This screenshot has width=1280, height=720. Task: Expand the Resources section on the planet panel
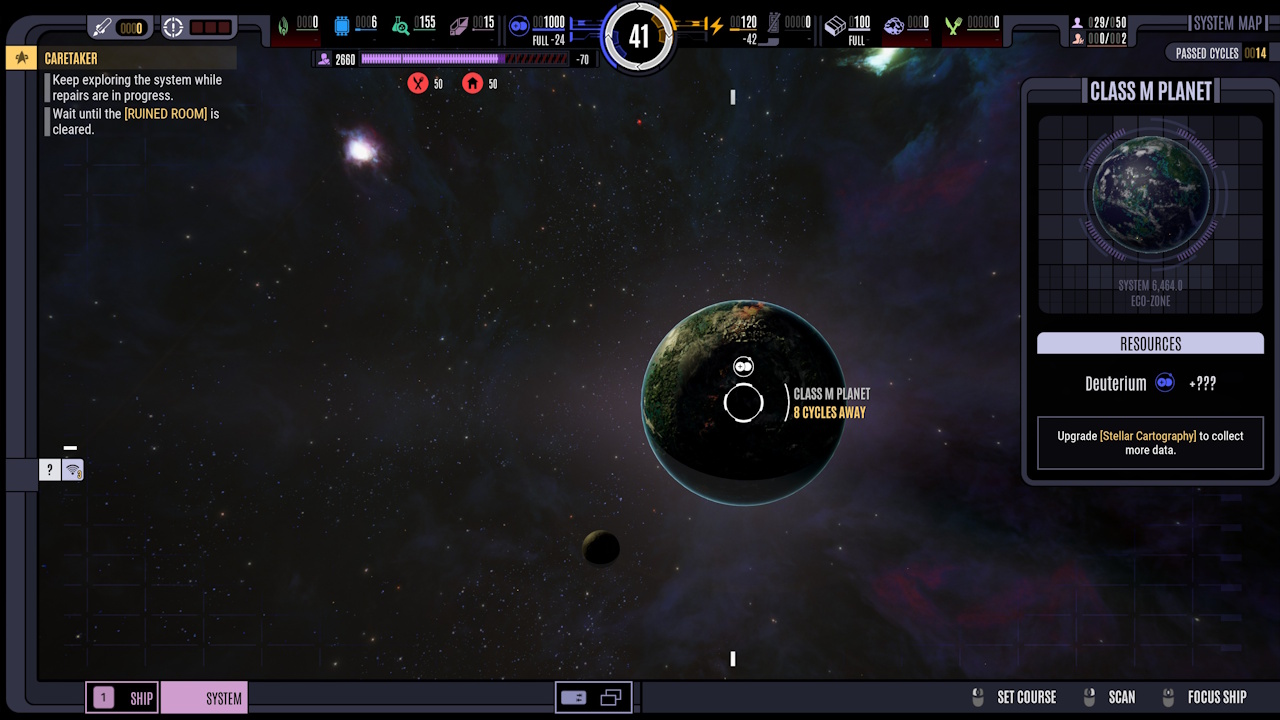pyautogui.click(x=1150, y=343)
